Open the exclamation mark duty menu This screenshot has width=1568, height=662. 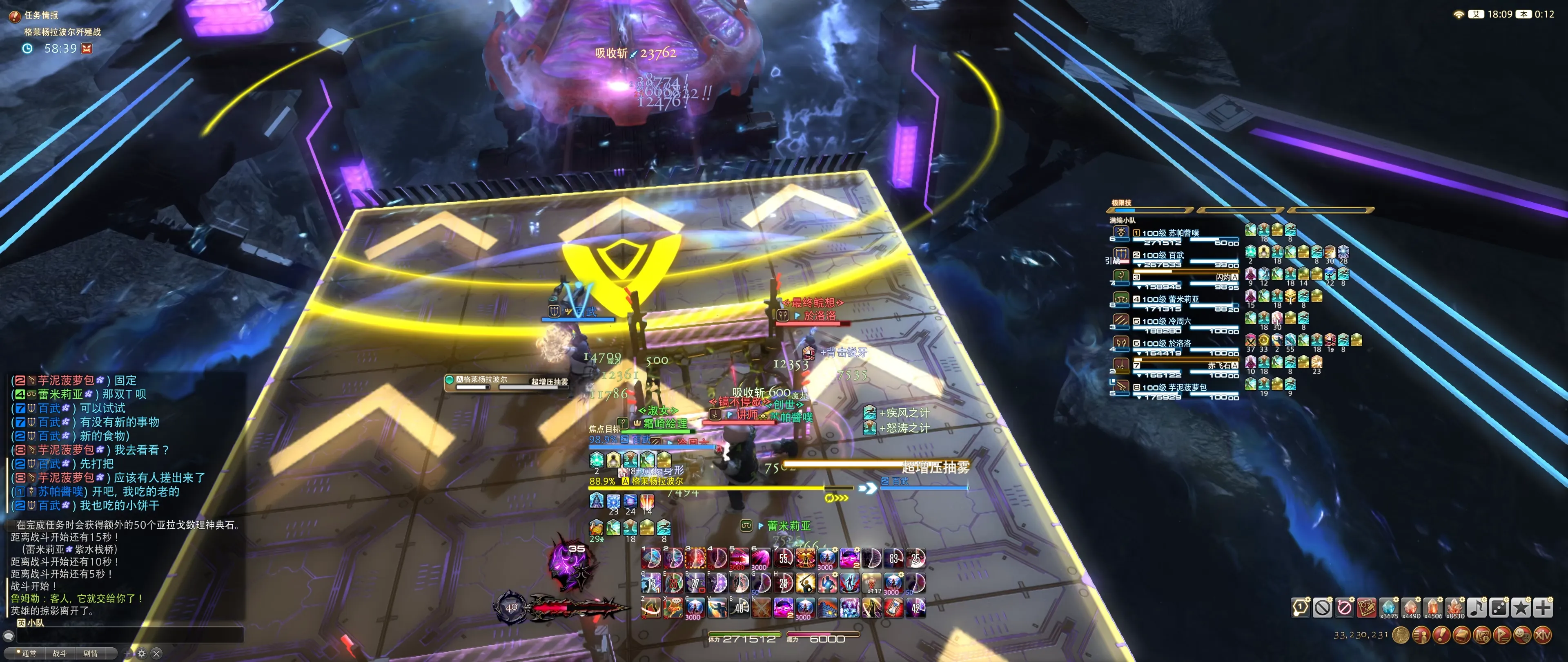click(x=1441, y=636)
